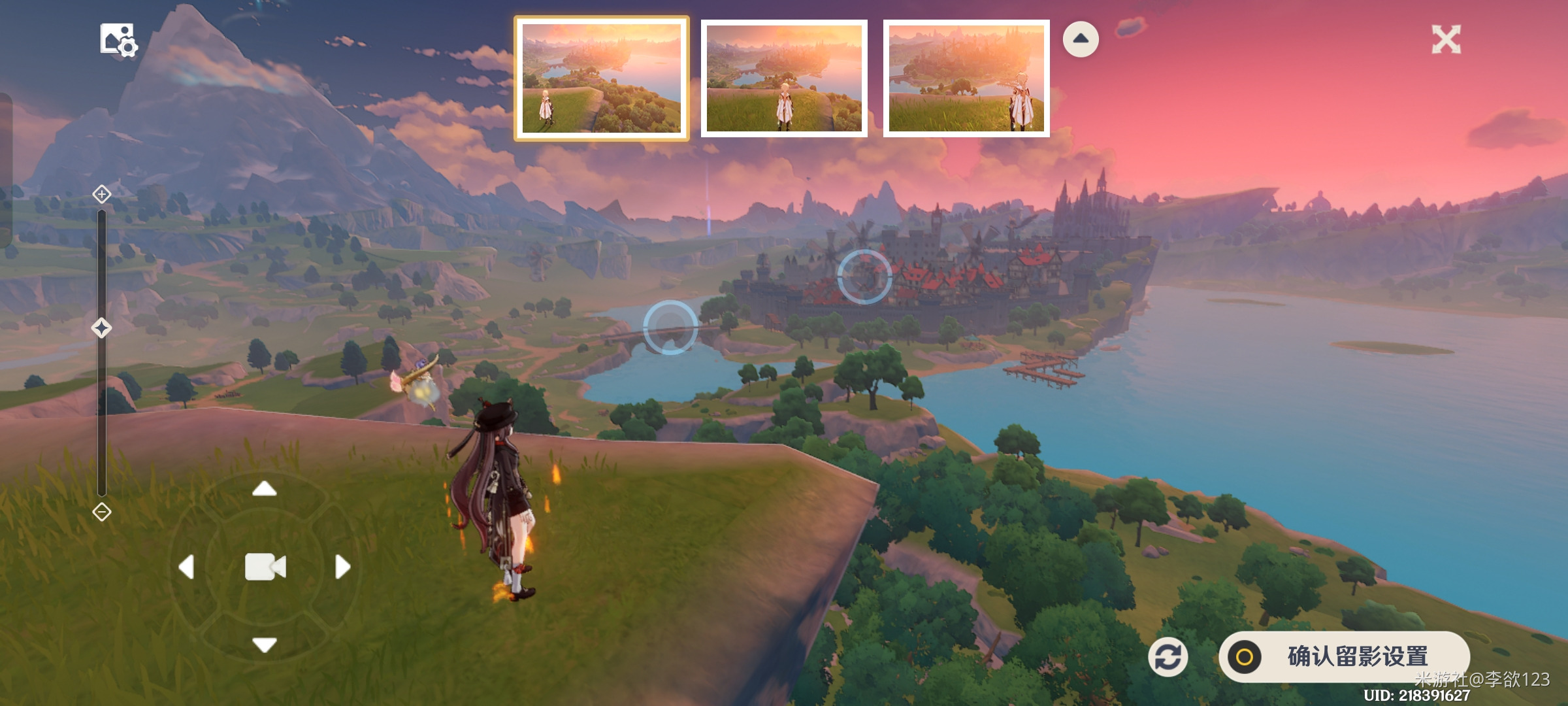Move the camera down with the down arrow
1568x706 pixels.
click(265, 645)
